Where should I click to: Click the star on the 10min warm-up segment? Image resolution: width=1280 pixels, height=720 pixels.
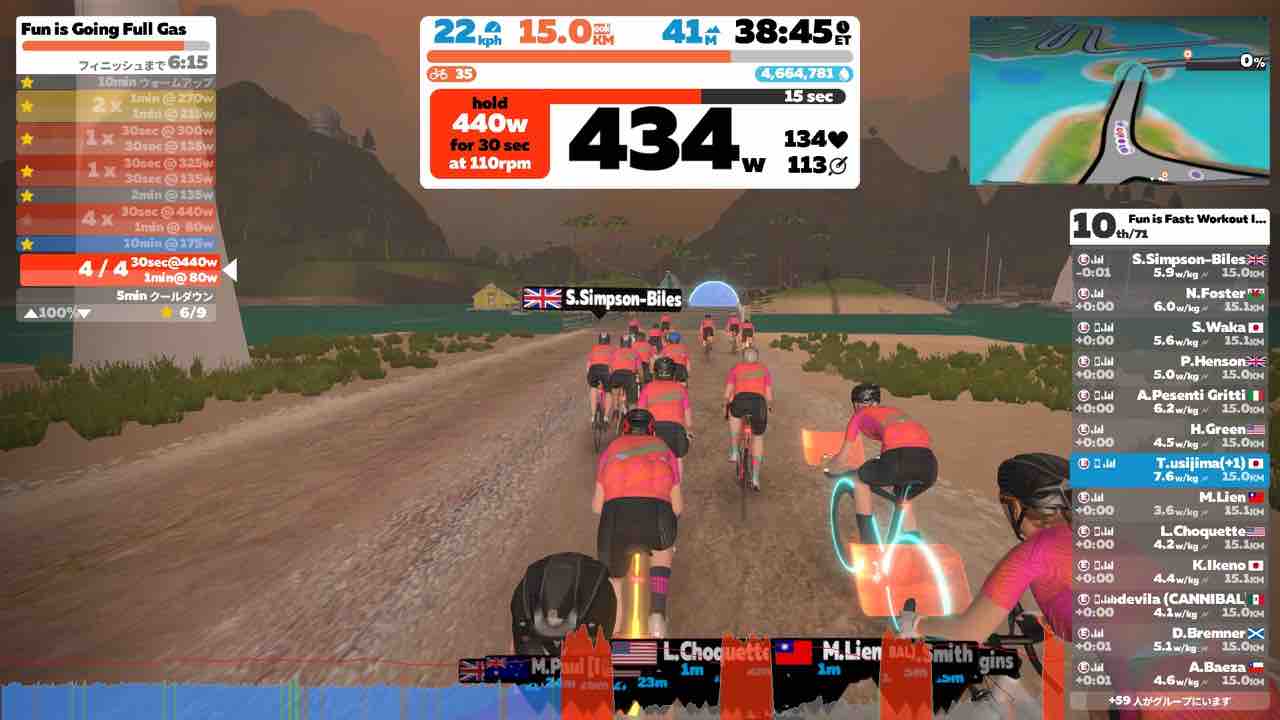click(26, 84)
